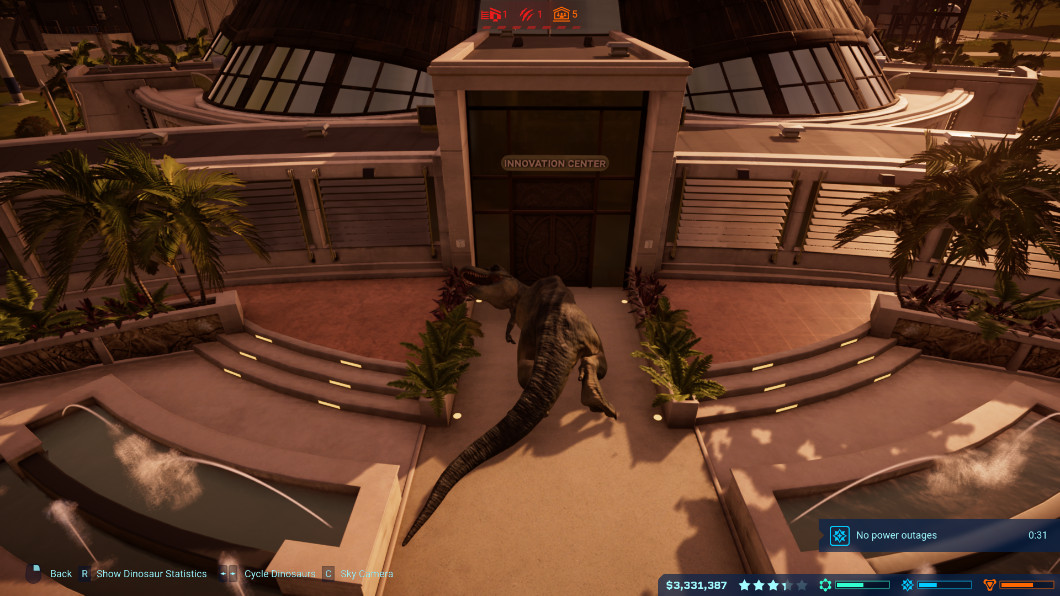Screen dimensions: 1060x596
Task: Select the blue Entertainment division icon
Action: (x=908, y=585)
